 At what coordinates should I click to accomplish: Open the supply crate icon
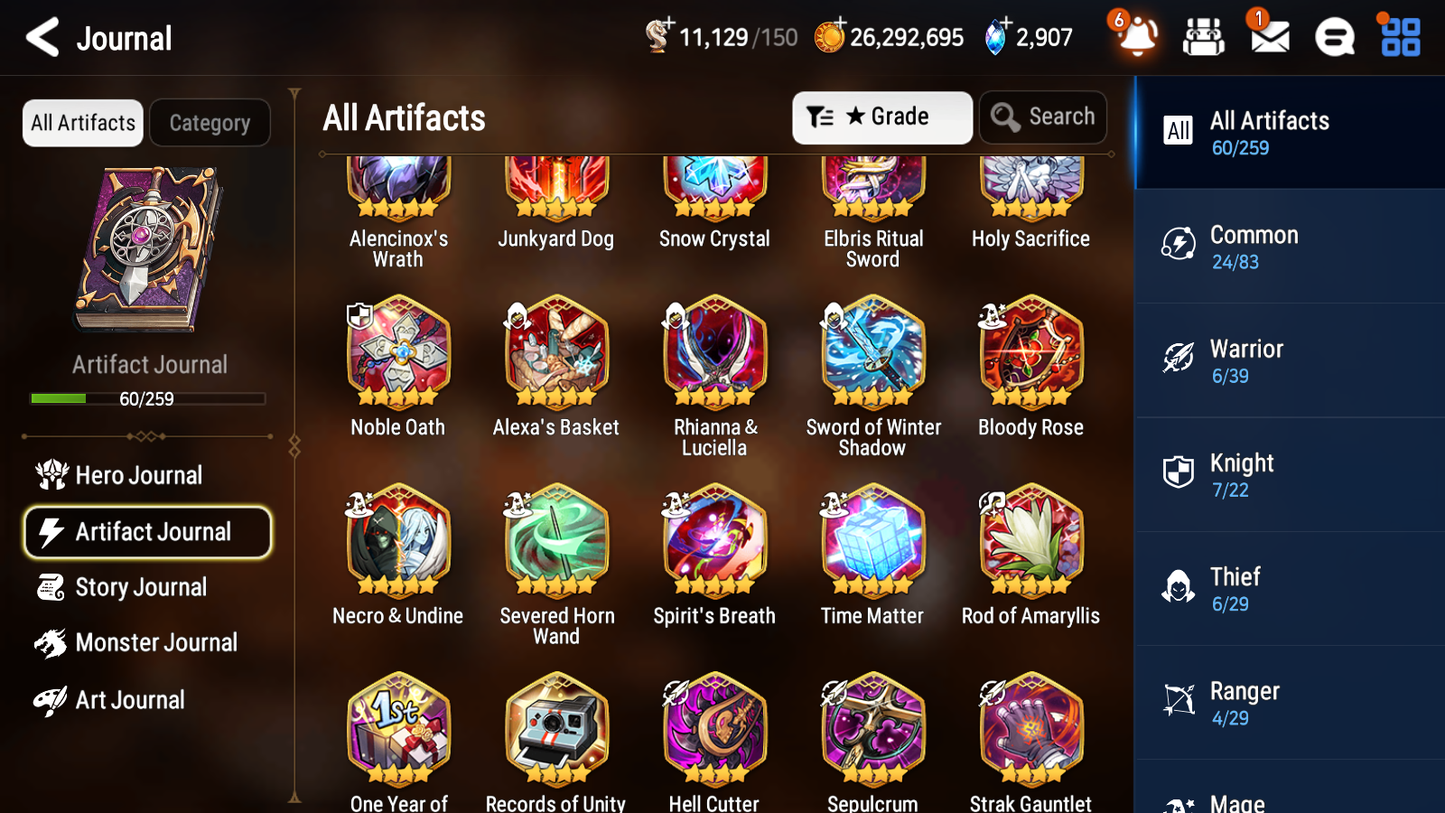click(1202, 37)
